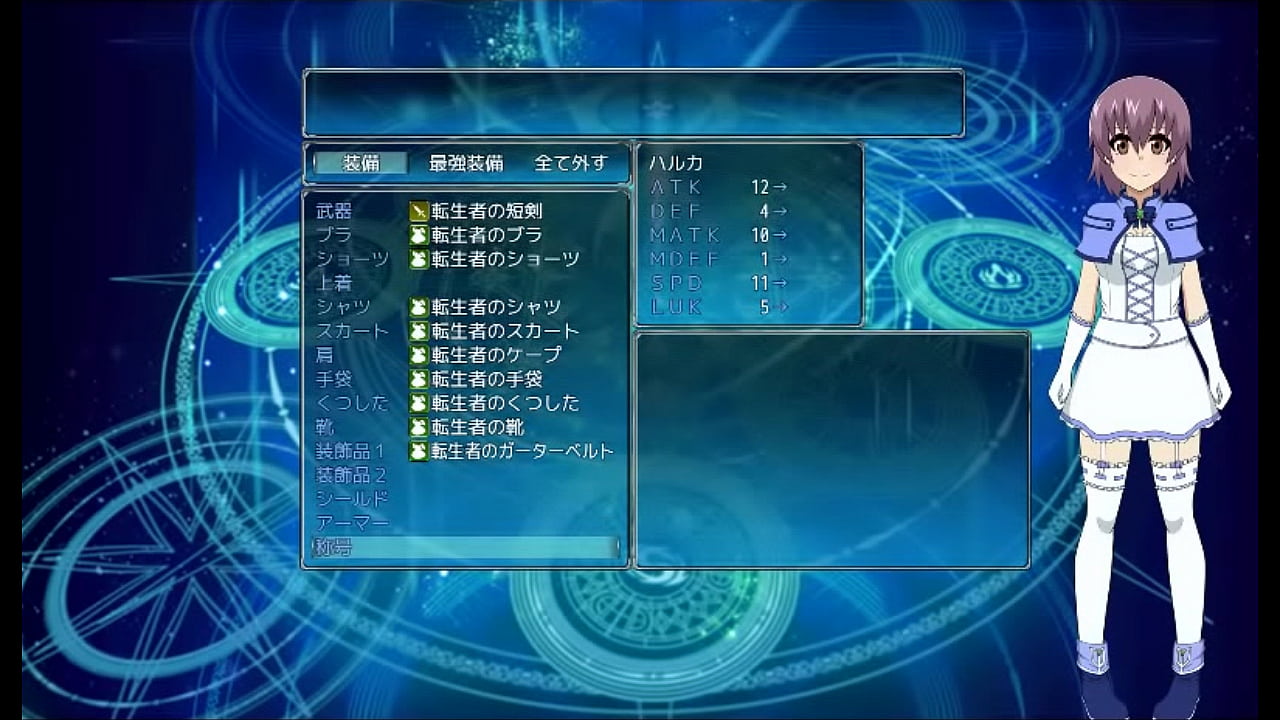Choose the empty 装飾品2 slot

(x=465, y=475)
